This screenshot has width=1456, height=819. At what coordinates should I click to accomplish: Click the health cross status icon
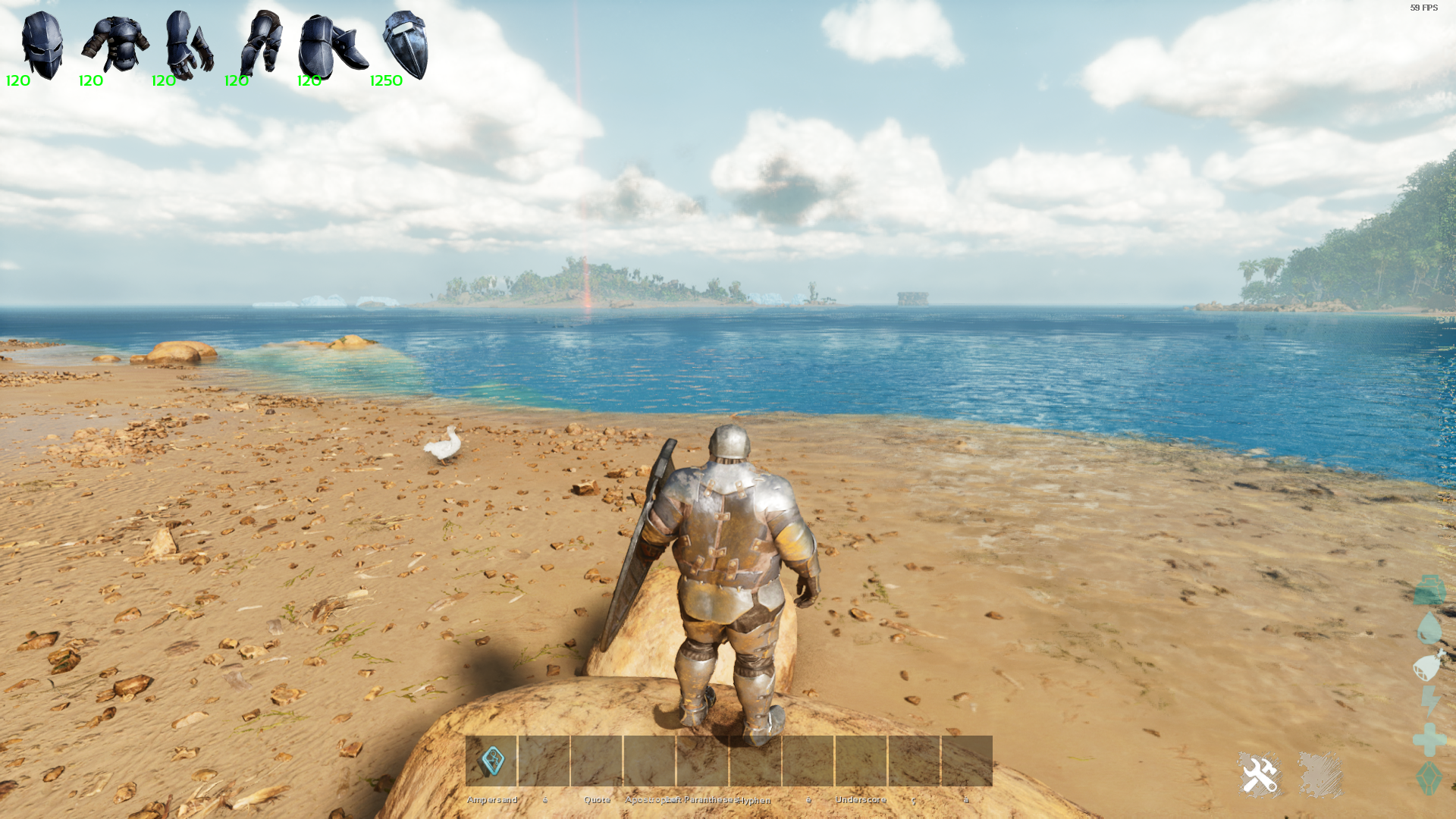point(1429,739)
